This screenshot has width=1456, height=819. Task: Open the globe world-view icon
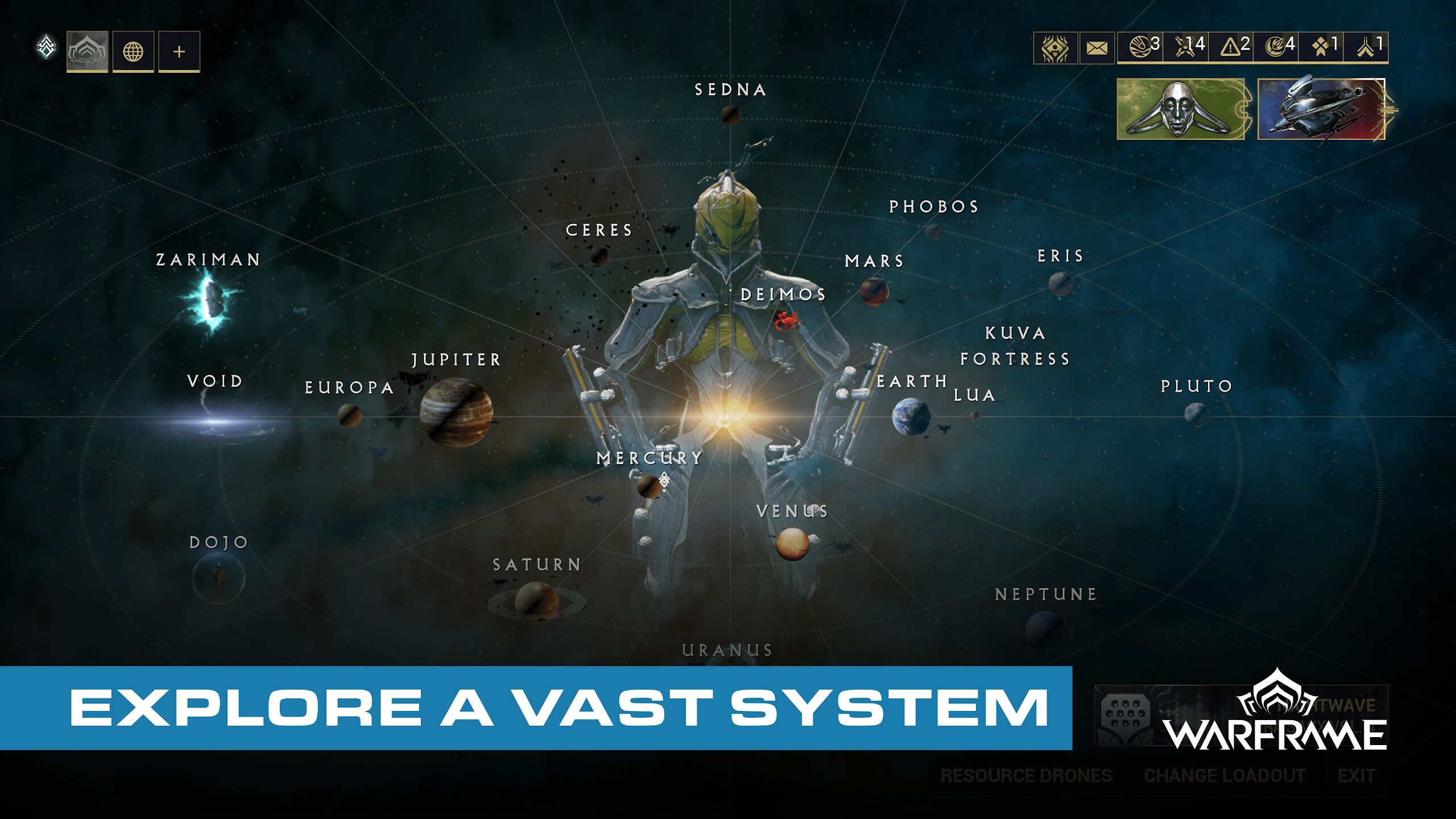click(x=135, y=51)
